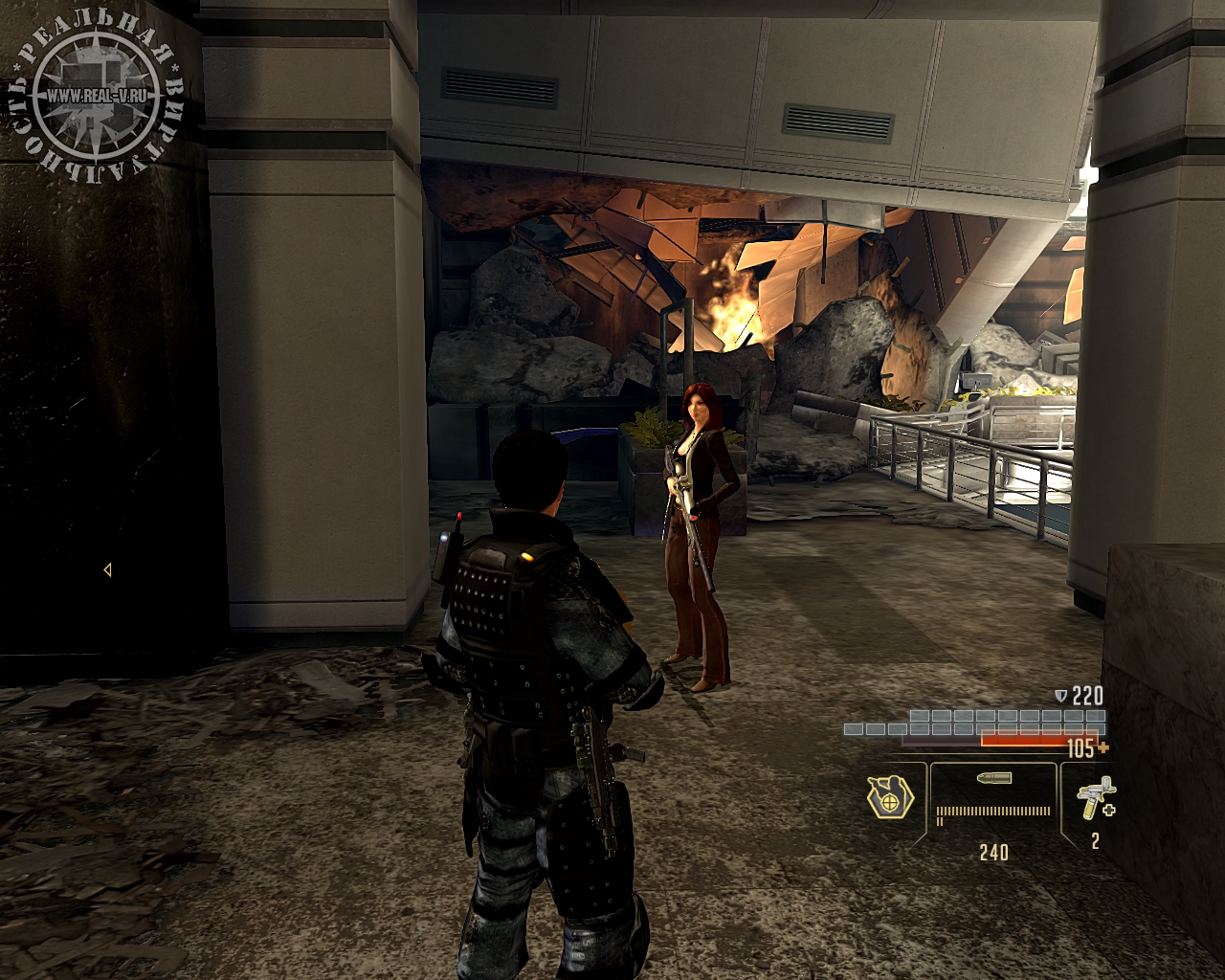Click the yellow objective direction arrow
This screenshot has width=1225, height=980.
[x=107, y=569]
